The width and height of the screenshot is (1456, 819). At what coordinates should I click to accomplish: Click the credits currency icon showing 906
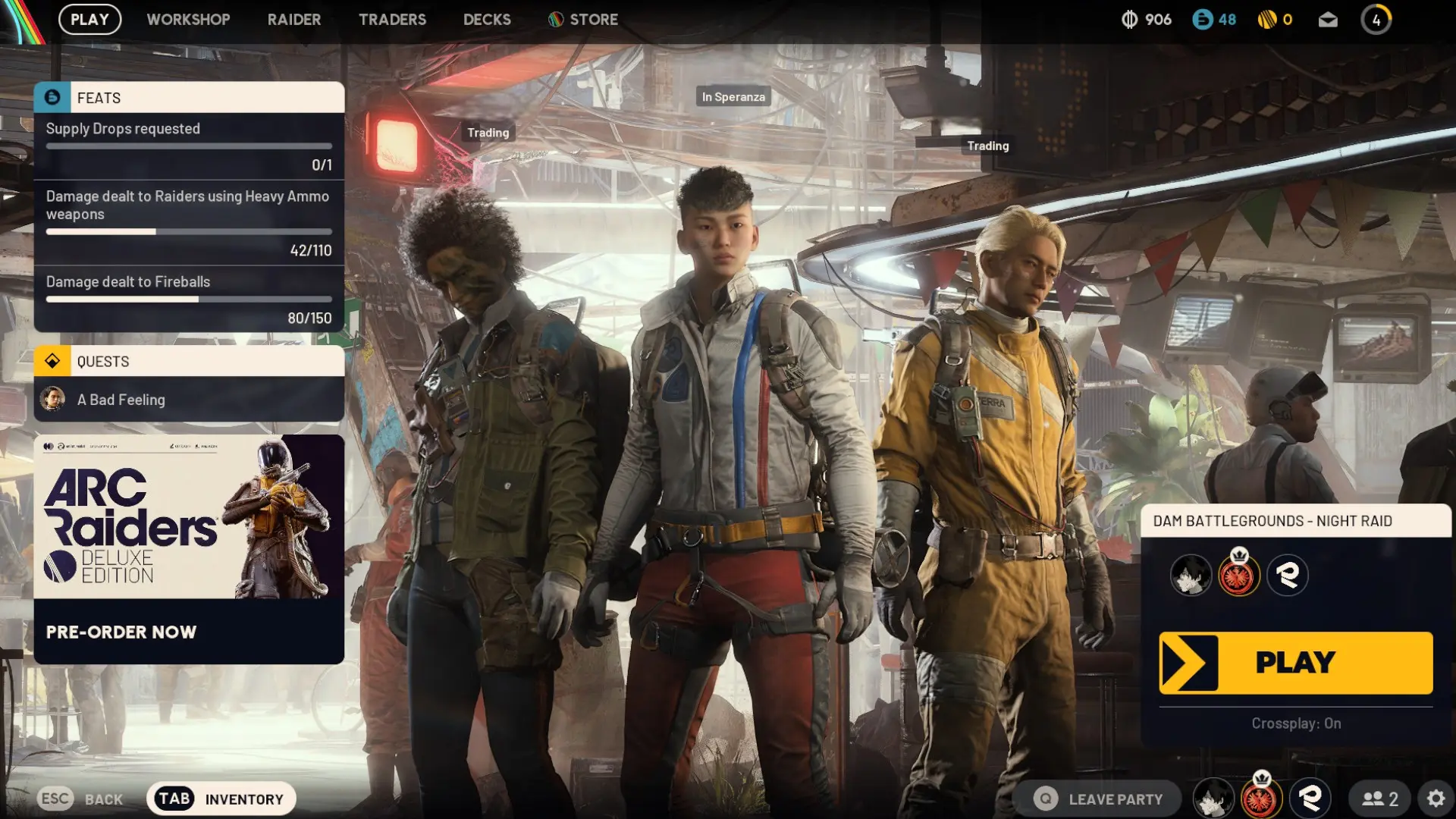click(x=1129, y=20)
